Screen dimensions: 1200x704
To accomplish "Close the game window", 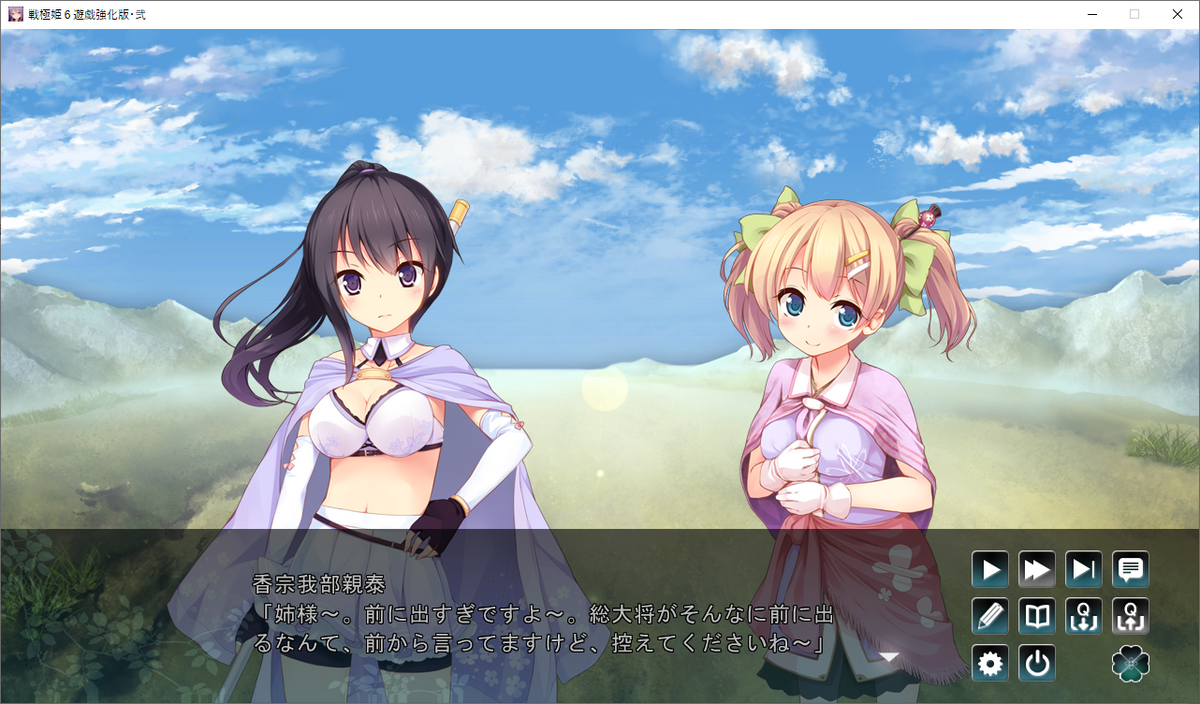I will tap(1177, 14).
